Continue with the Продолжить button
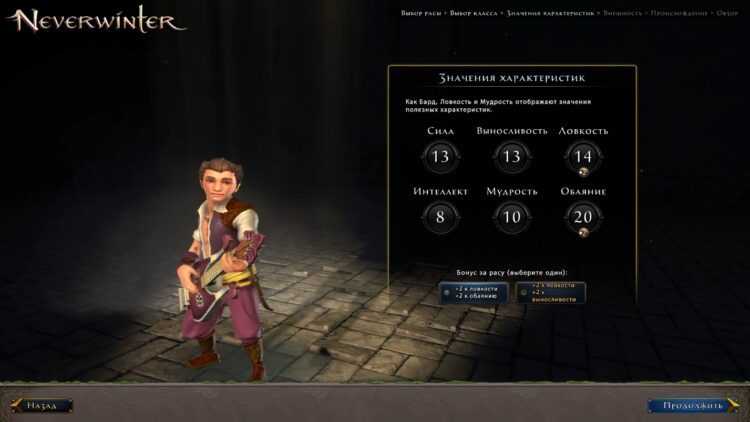The width and height of the screenshot is (750, 422). tap(692, 406)
